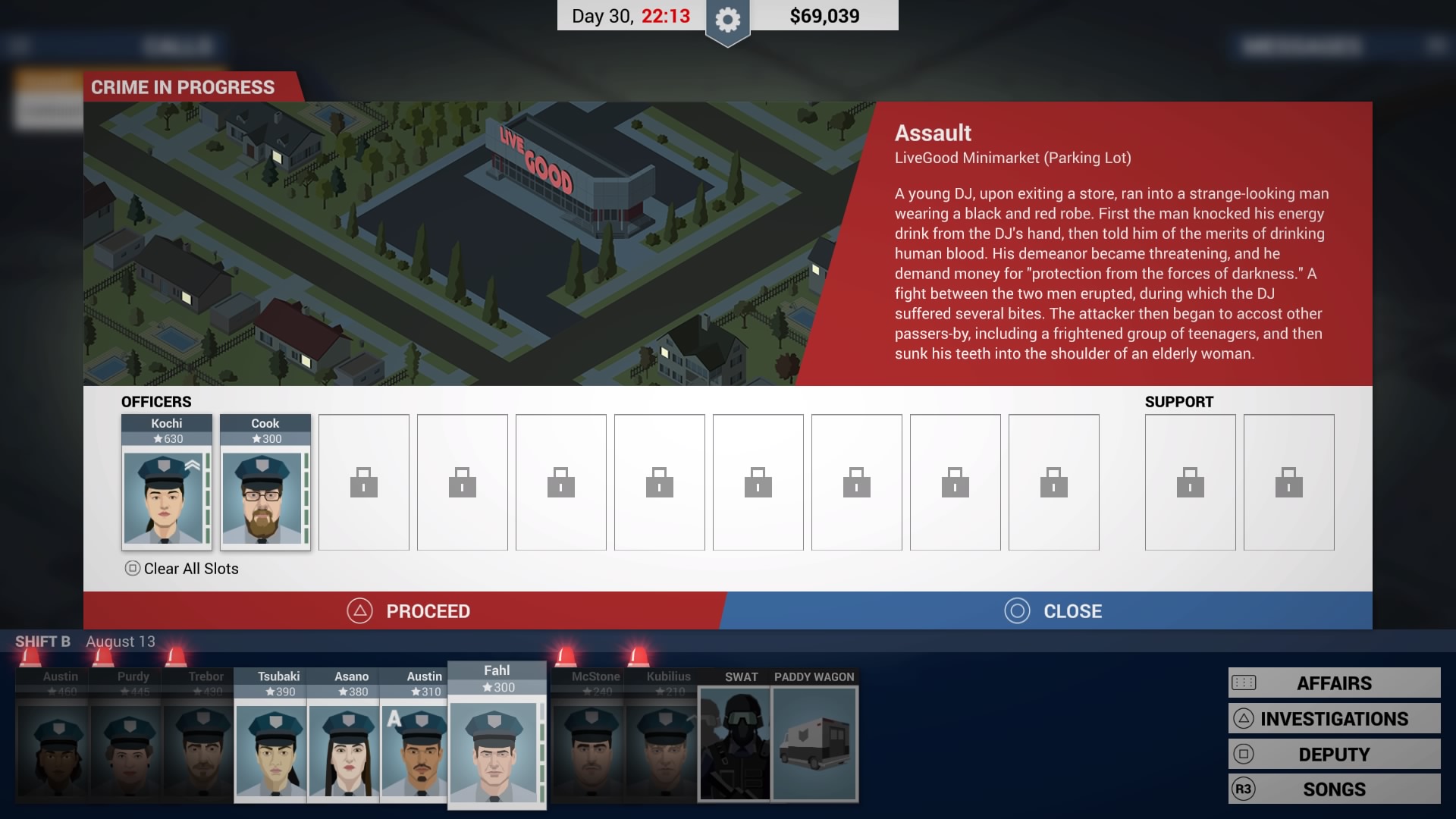The image size is (1456, 819).
Task: Close the Crime in Progress panel
Action: pyautogui.click(x=1053, y=611)
